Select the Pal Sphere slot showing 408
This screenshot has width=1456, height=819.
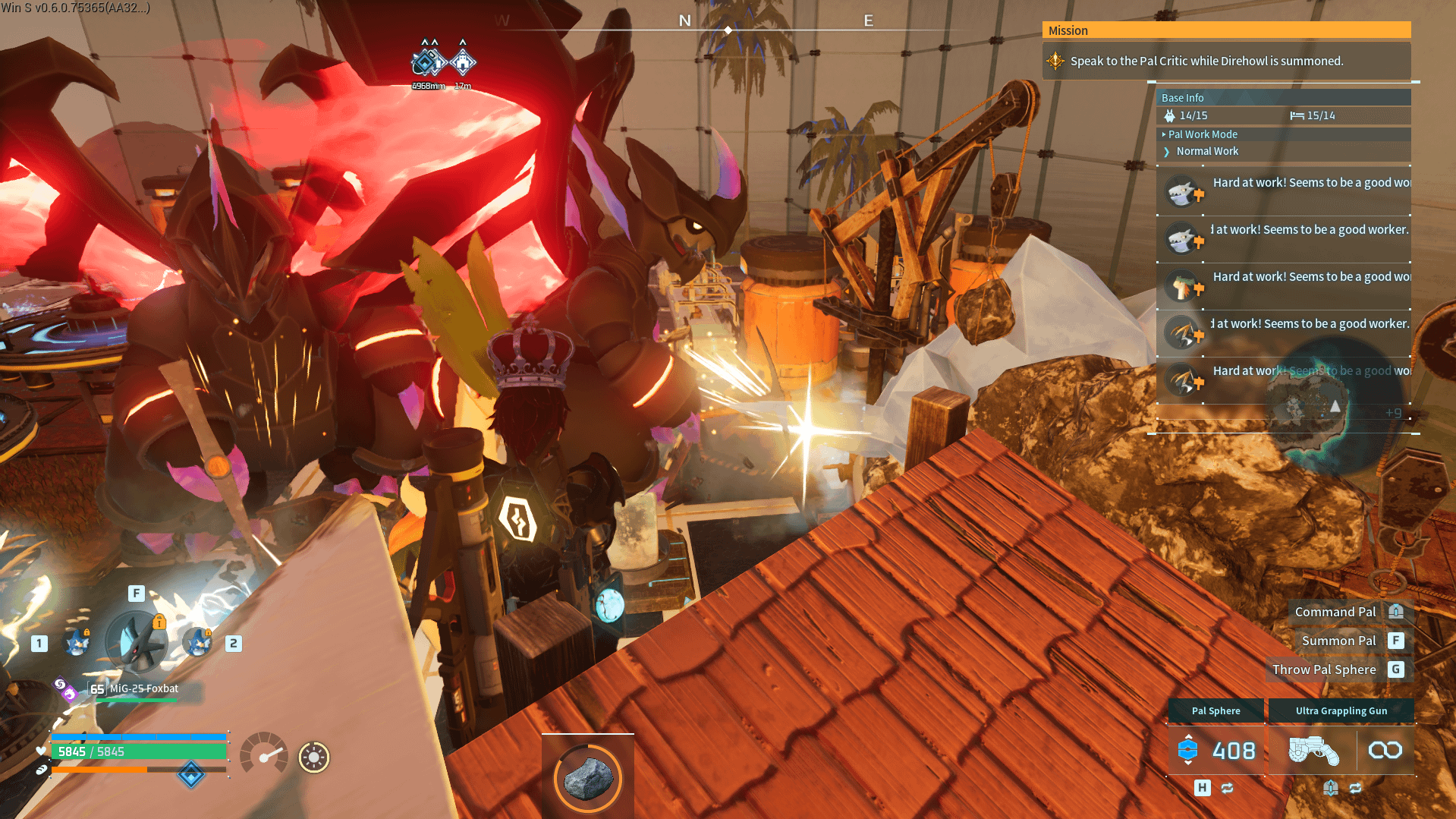click(x=1216, y=750)
